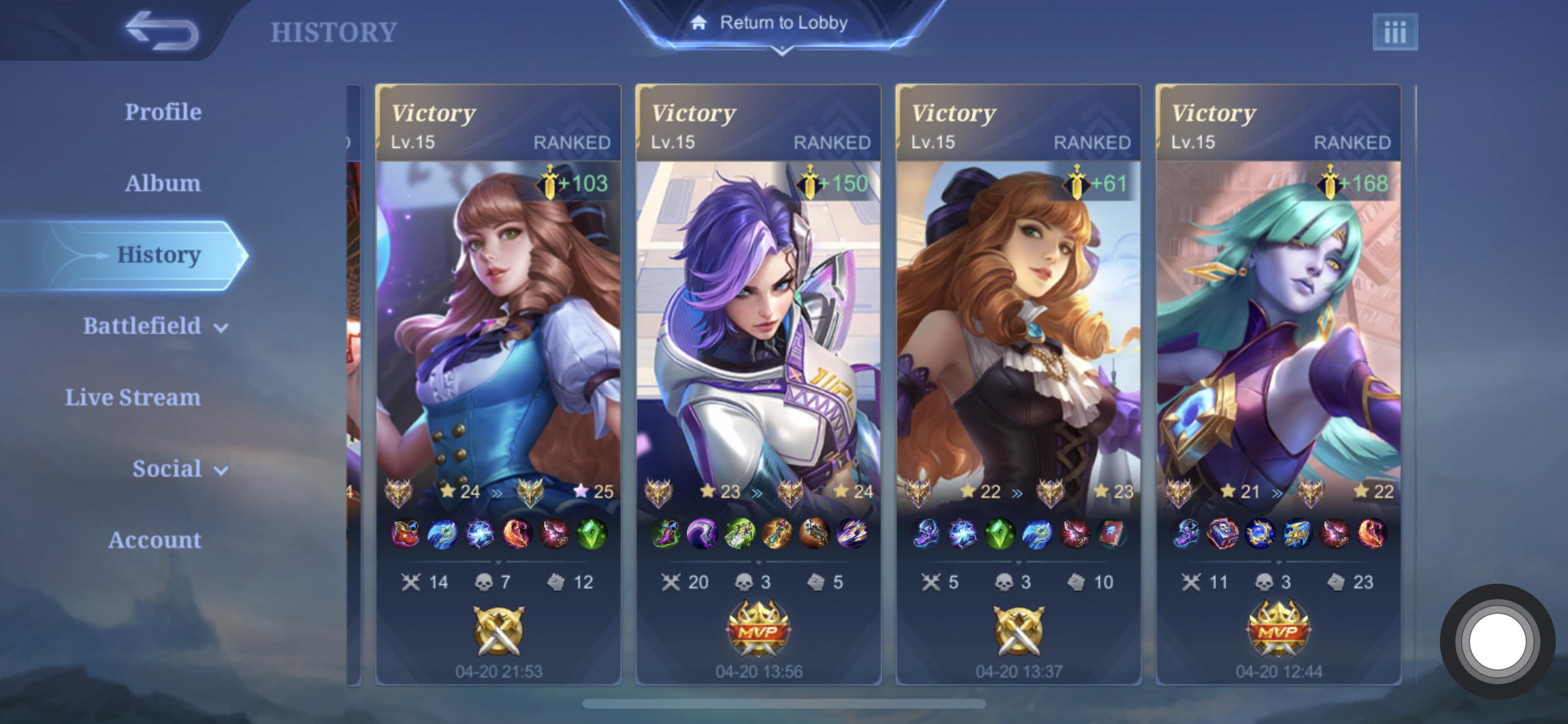Click the MVP badge on the +150 victory card
Viewport: 1568px width, 724px height.
click(x=757, y=627)
